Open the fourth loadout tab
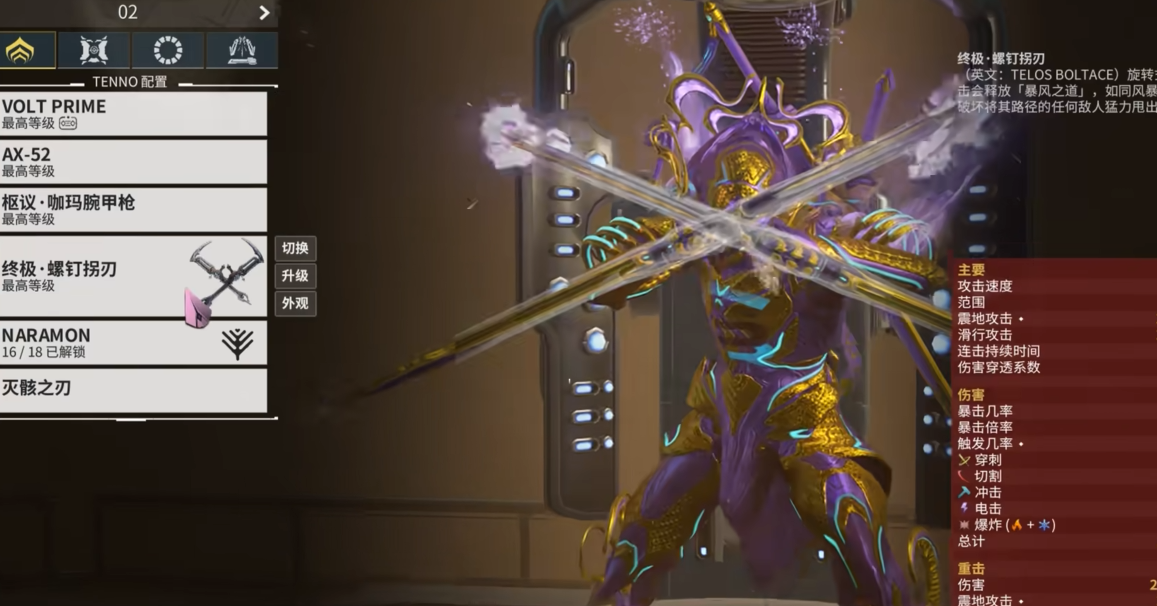This screenshot has height=606, width=1157. (x=242, y=51)
